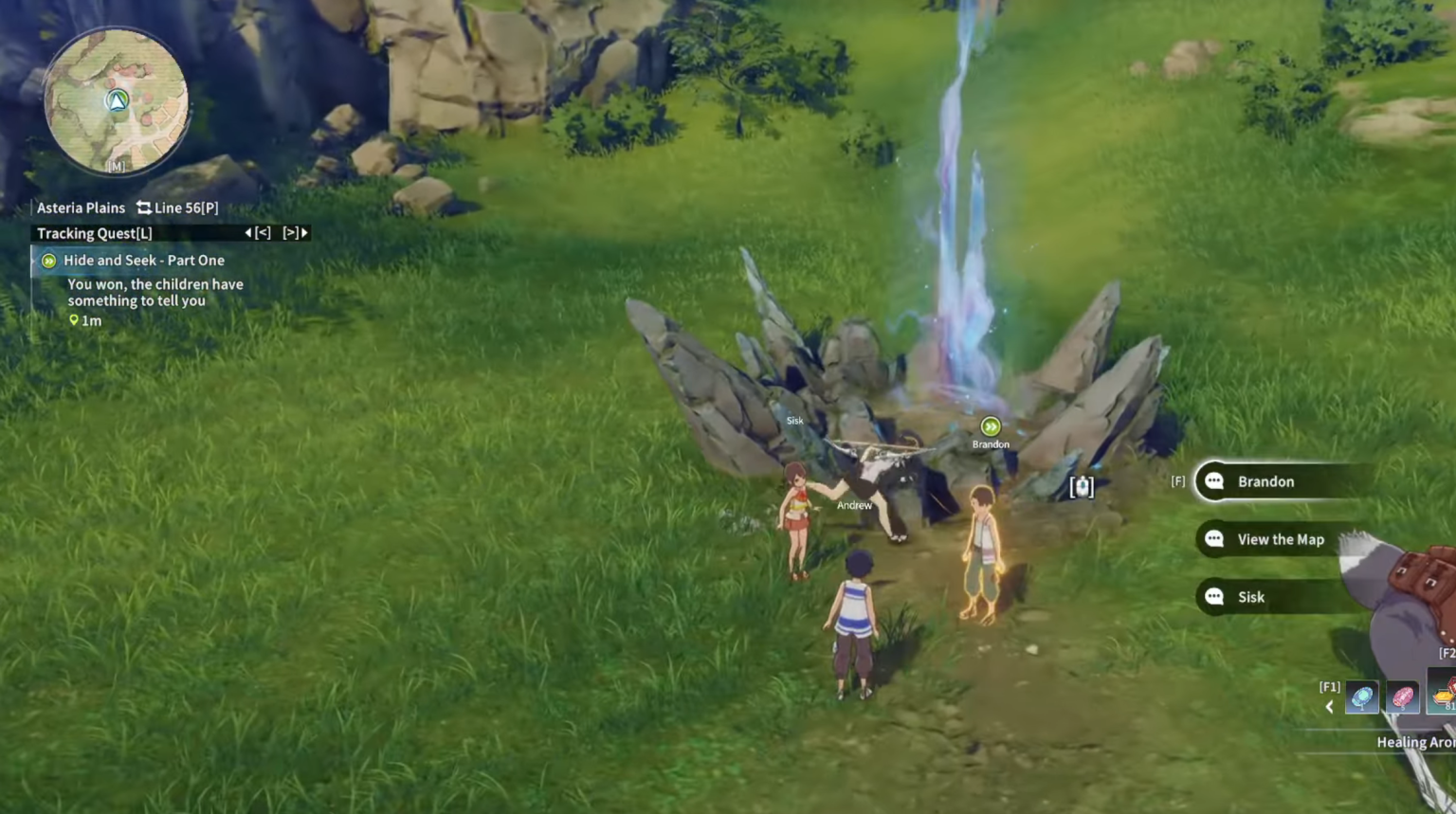Click the speech bubble icon beside Sisk's option
This screenshot has height=814, width=1456.
(x=1214, y=597)
